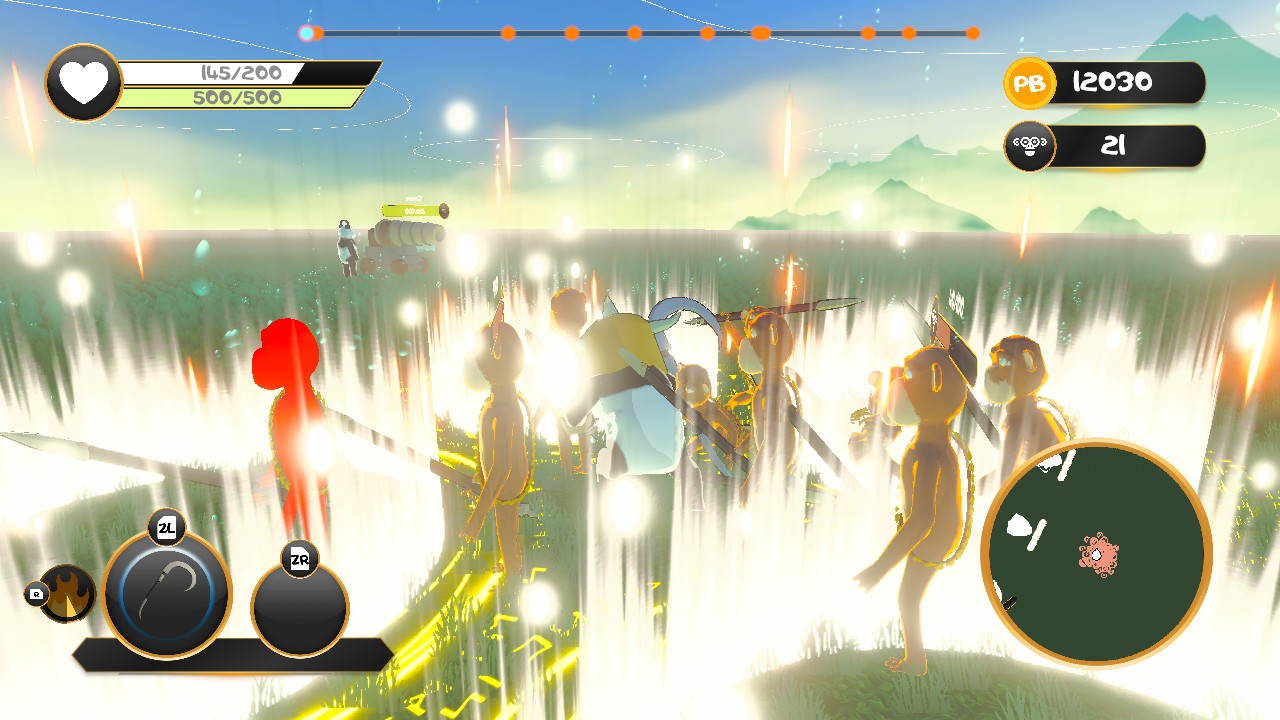Click the pink cluster marker on the minimap

[x=1097, y=553]
